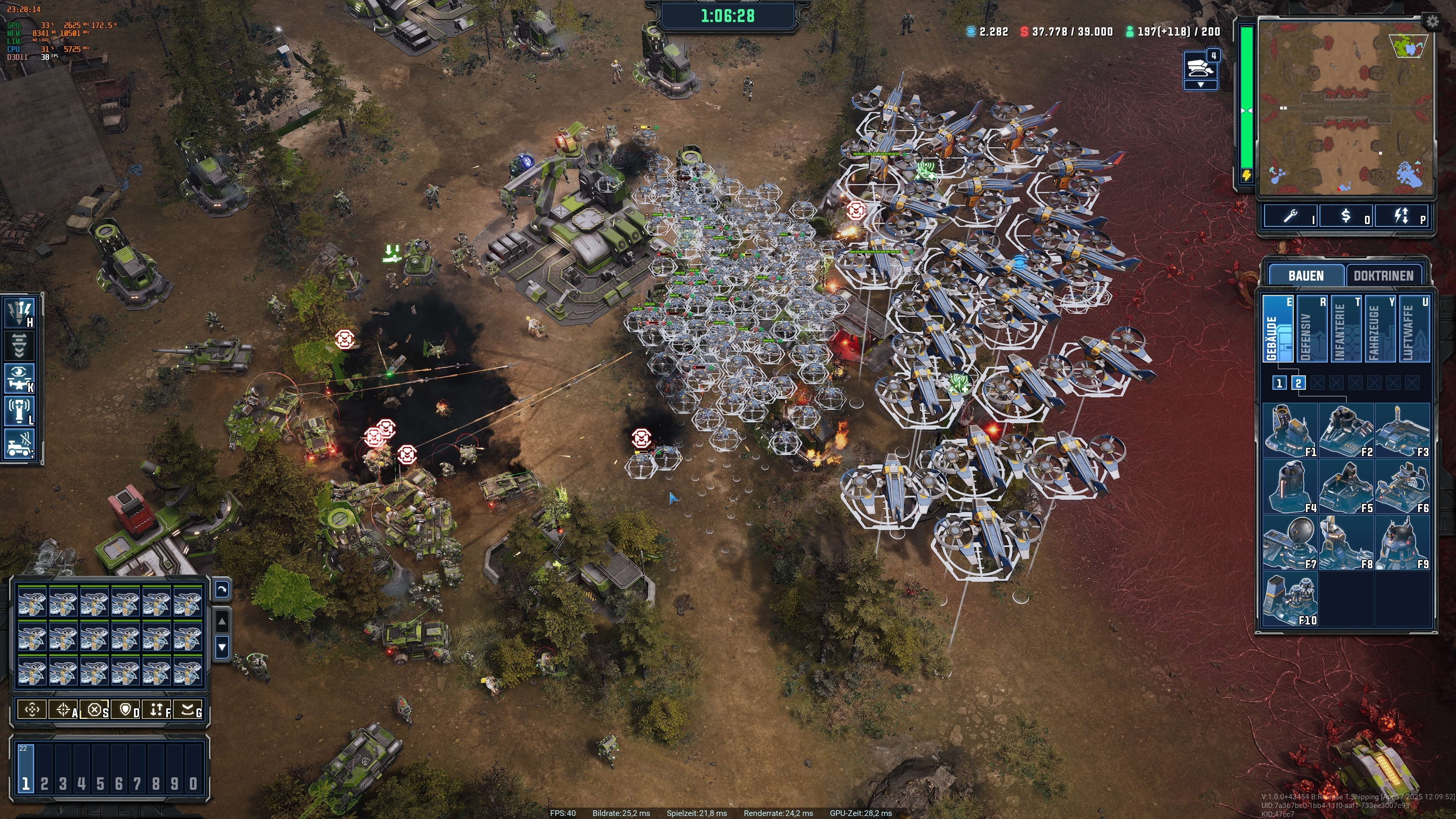Click the minimap
This screenshot has height=819, width=1456.
pyautogui.click(x=1345, y=107)
